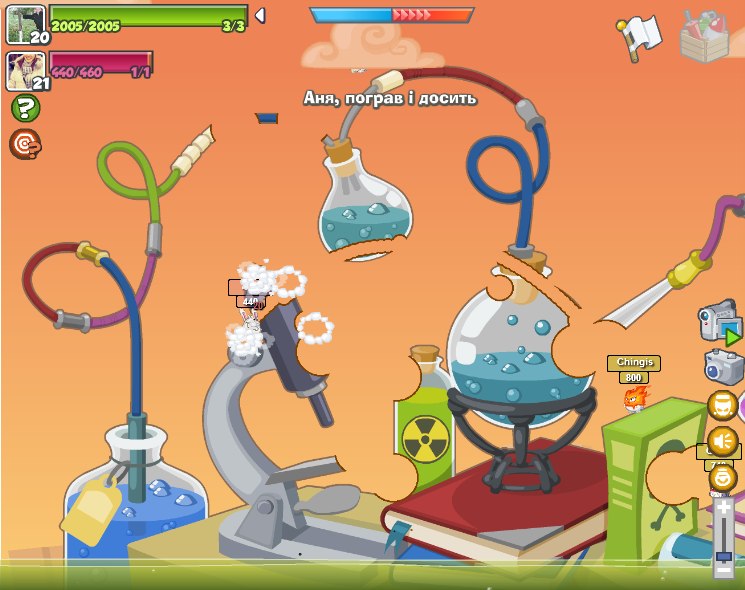Screen dimensions: 745x590
Task: Select the level 21 player avatar
Action: click(x=25, y=70)
